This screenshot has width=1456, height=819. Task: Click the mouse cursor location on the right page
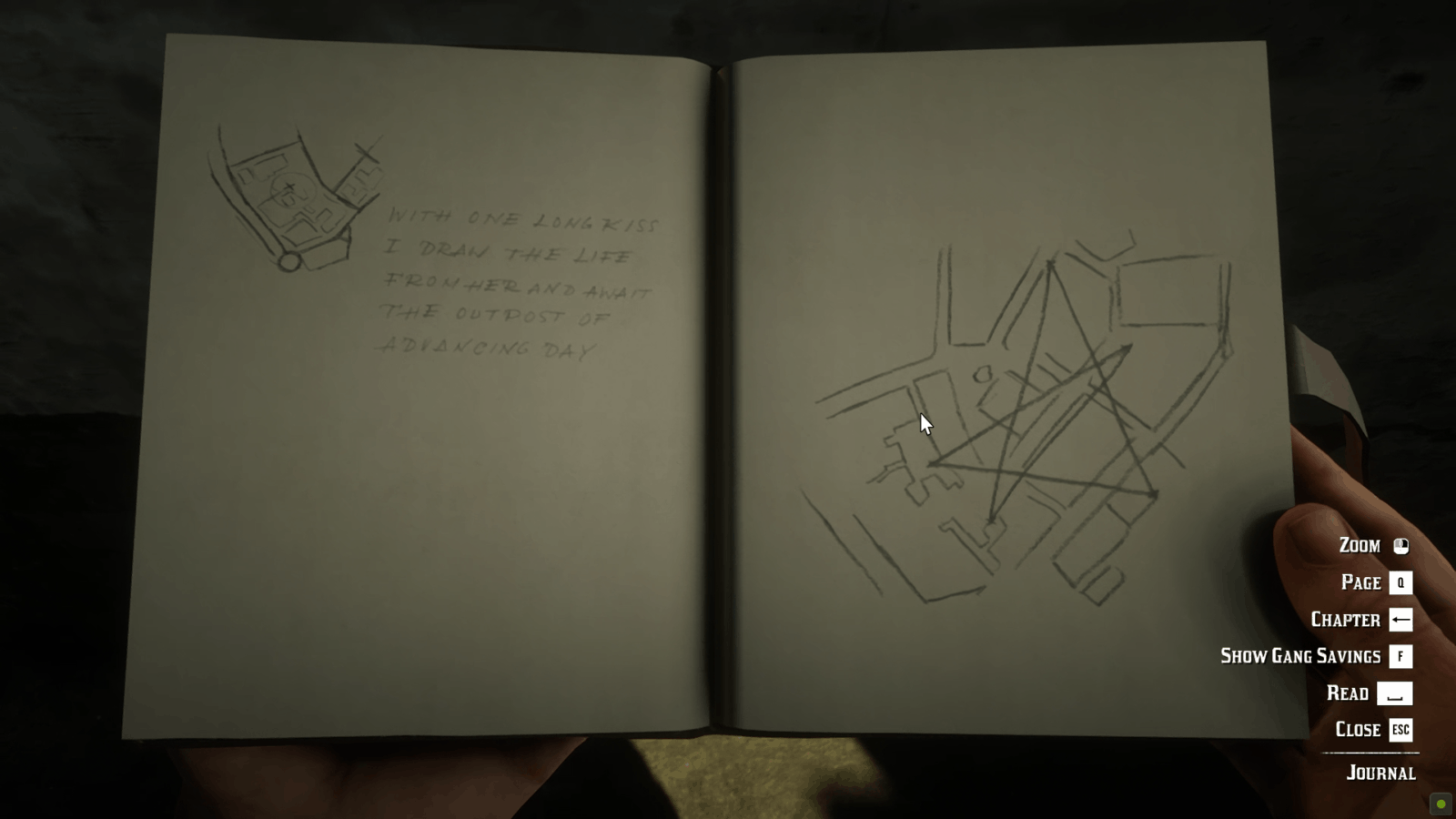pos(923,423)
